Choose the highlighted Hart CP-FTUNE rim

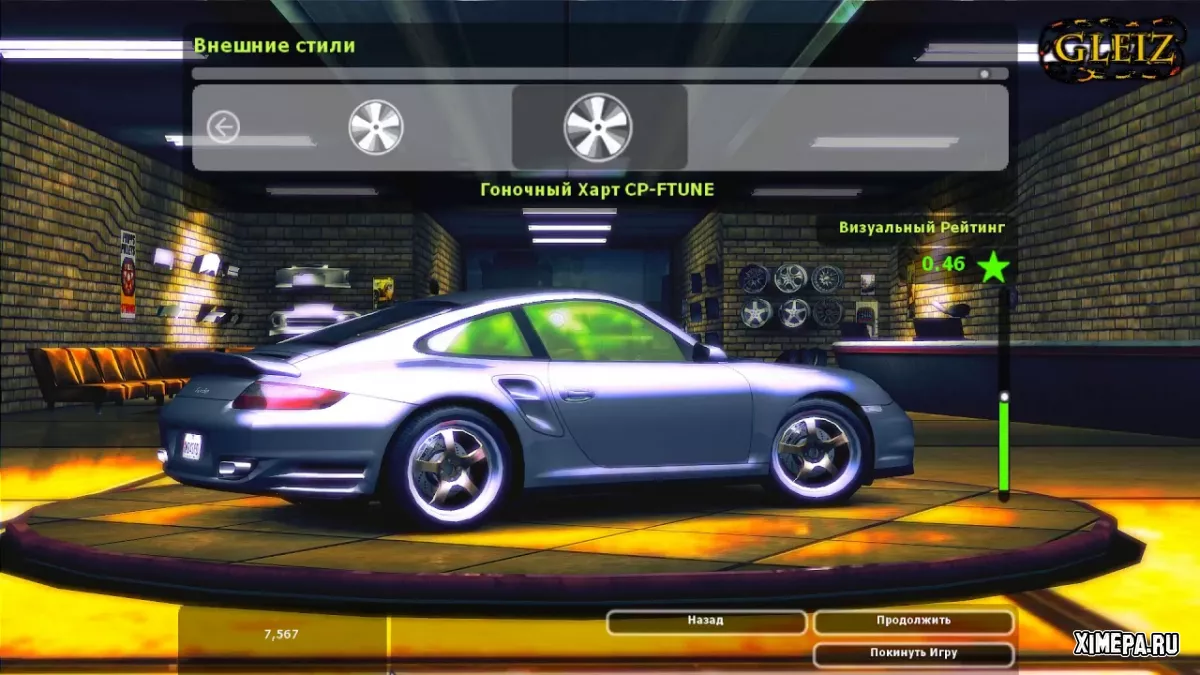(598, 127)
